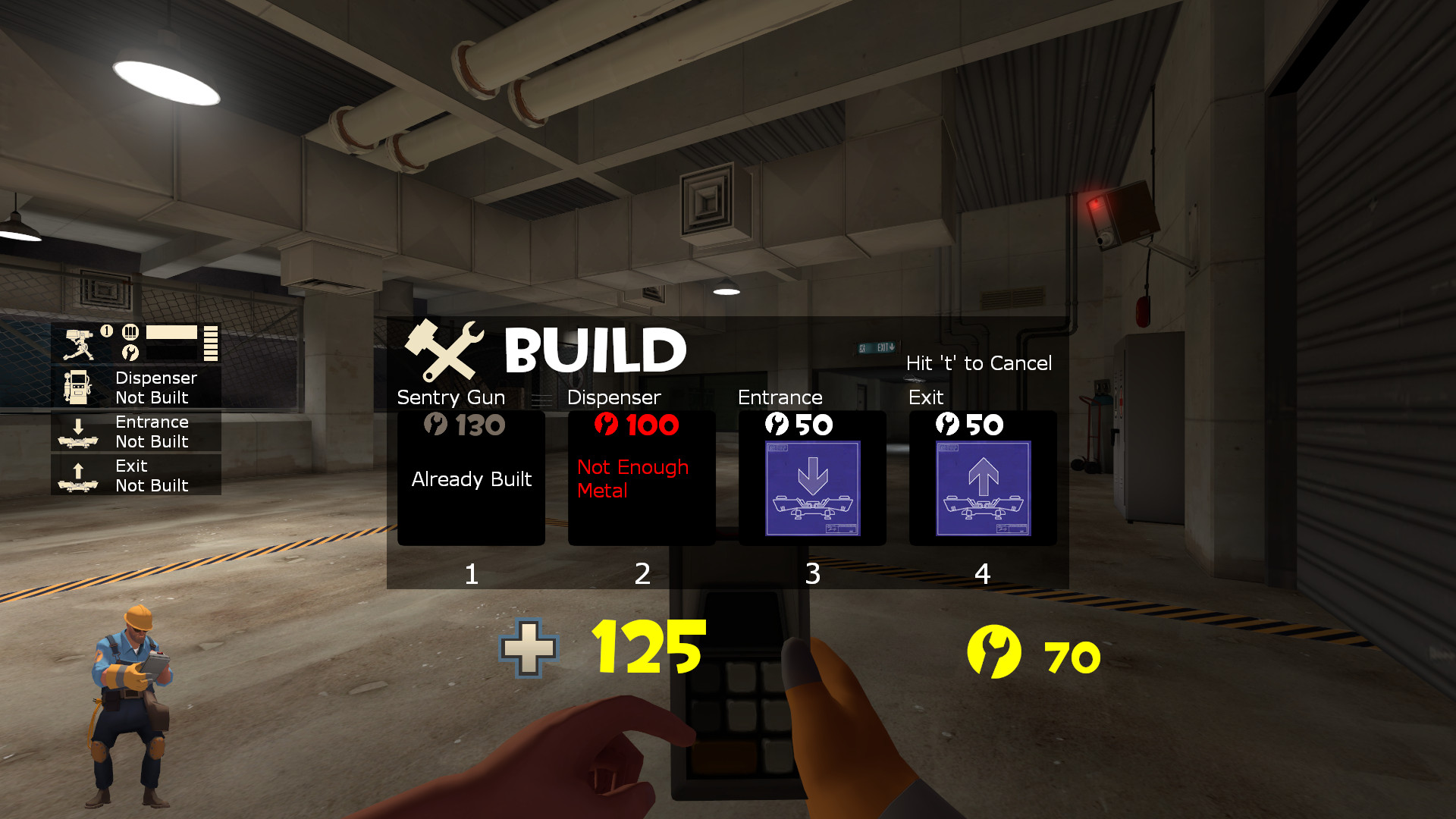Select the Sentry Gun tab heading
The height and width of the screenshot is (819, 1456).
(451, 397)
